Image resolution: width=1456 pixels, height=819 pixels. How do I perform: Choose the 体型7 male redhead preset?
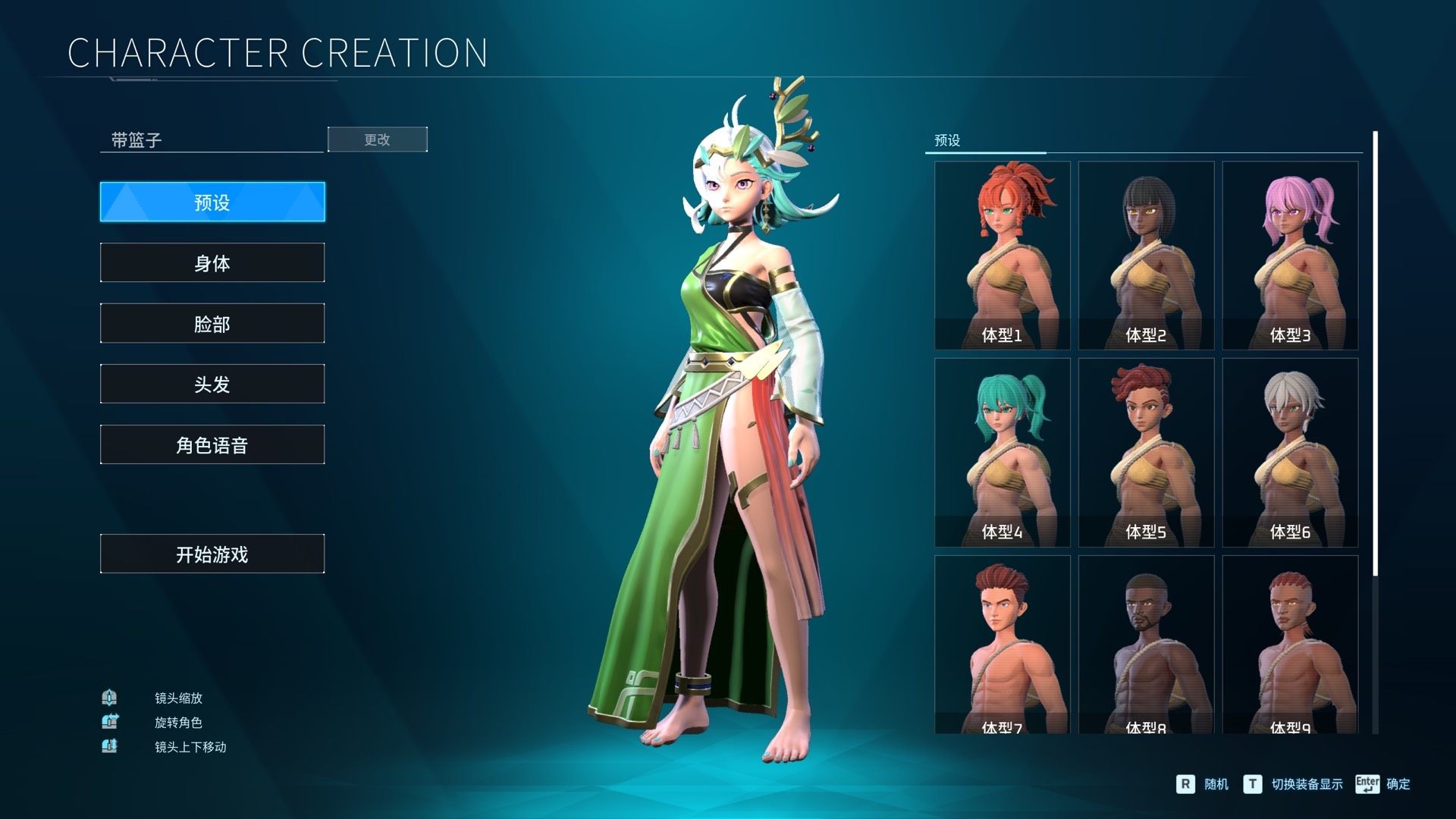(x=1002, y=645)
